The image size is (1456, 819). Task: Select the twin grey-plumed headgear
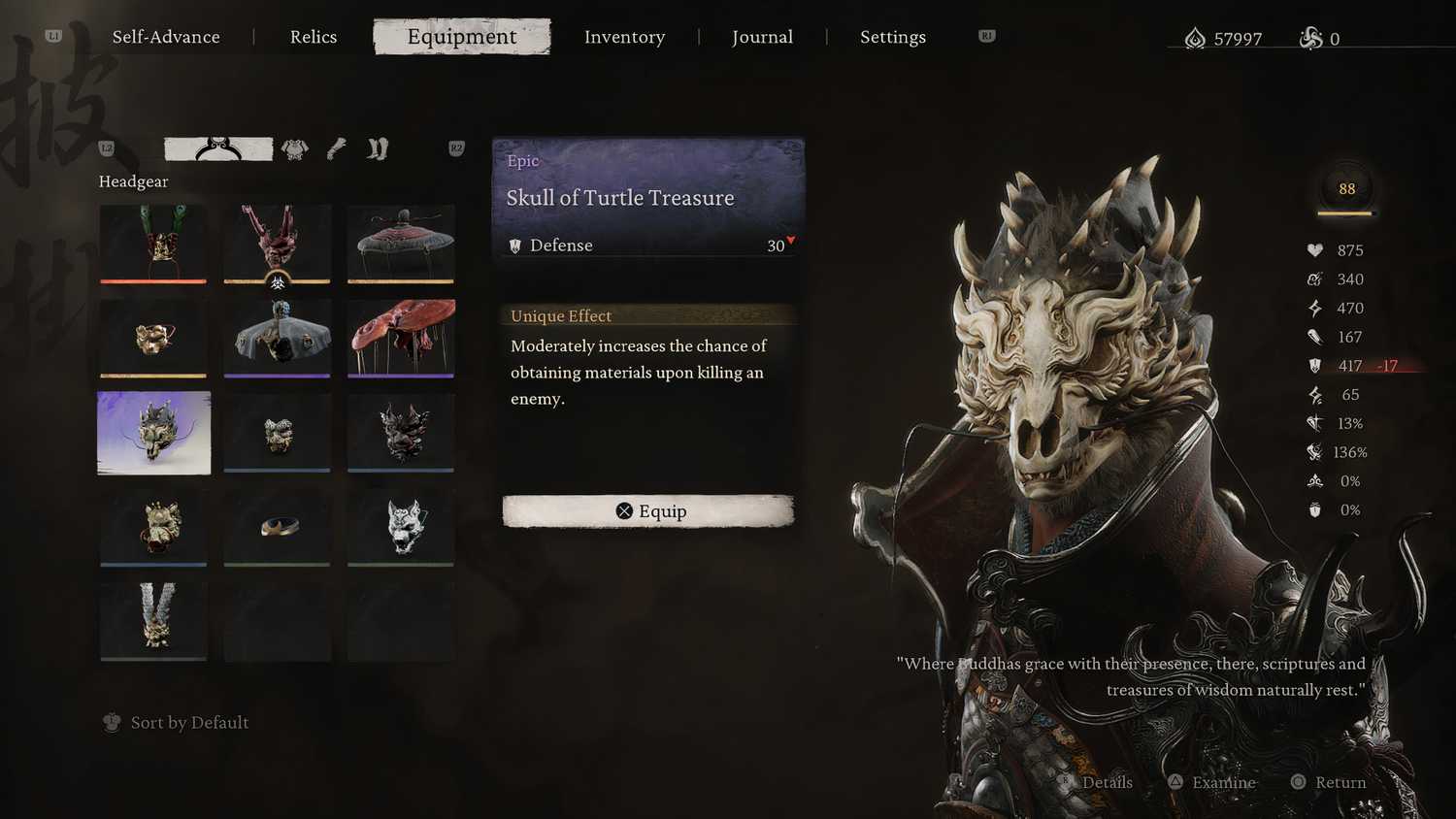[x=153, y=620]
